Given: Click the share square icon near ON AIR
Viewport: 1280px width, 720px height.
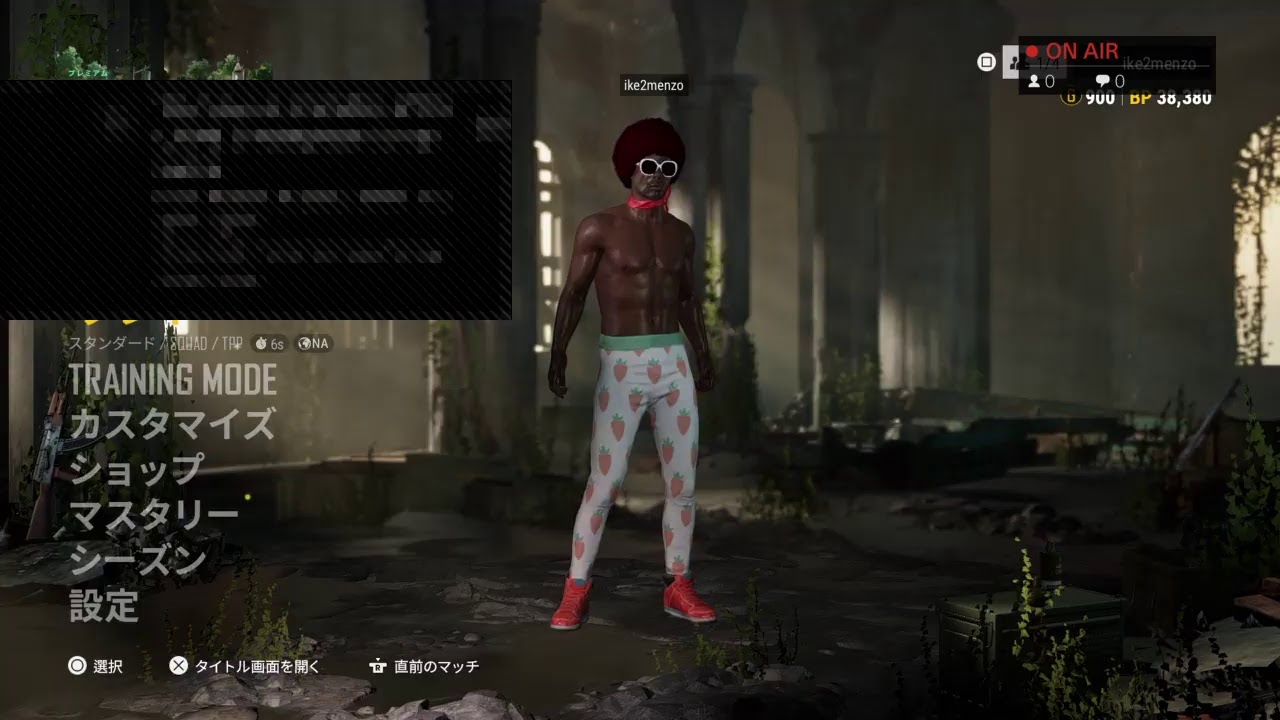Looking at the screenshot, I should pos(986,62).
